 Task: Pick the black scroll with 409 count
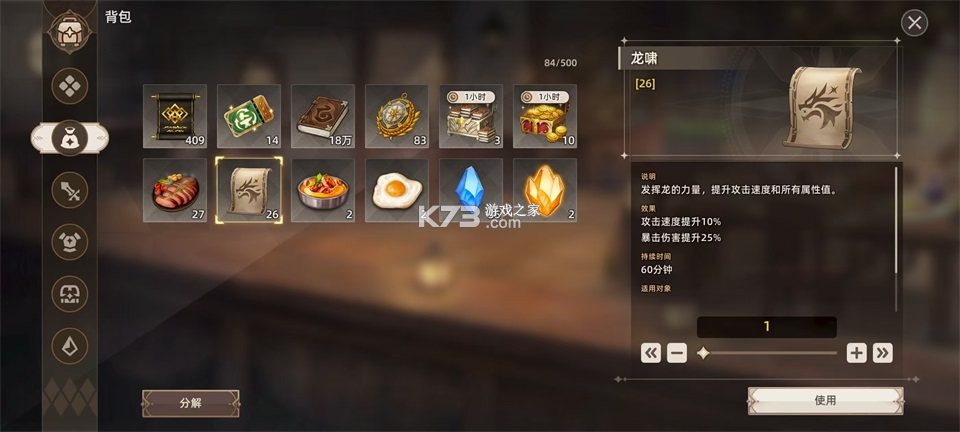click(175, 116)
